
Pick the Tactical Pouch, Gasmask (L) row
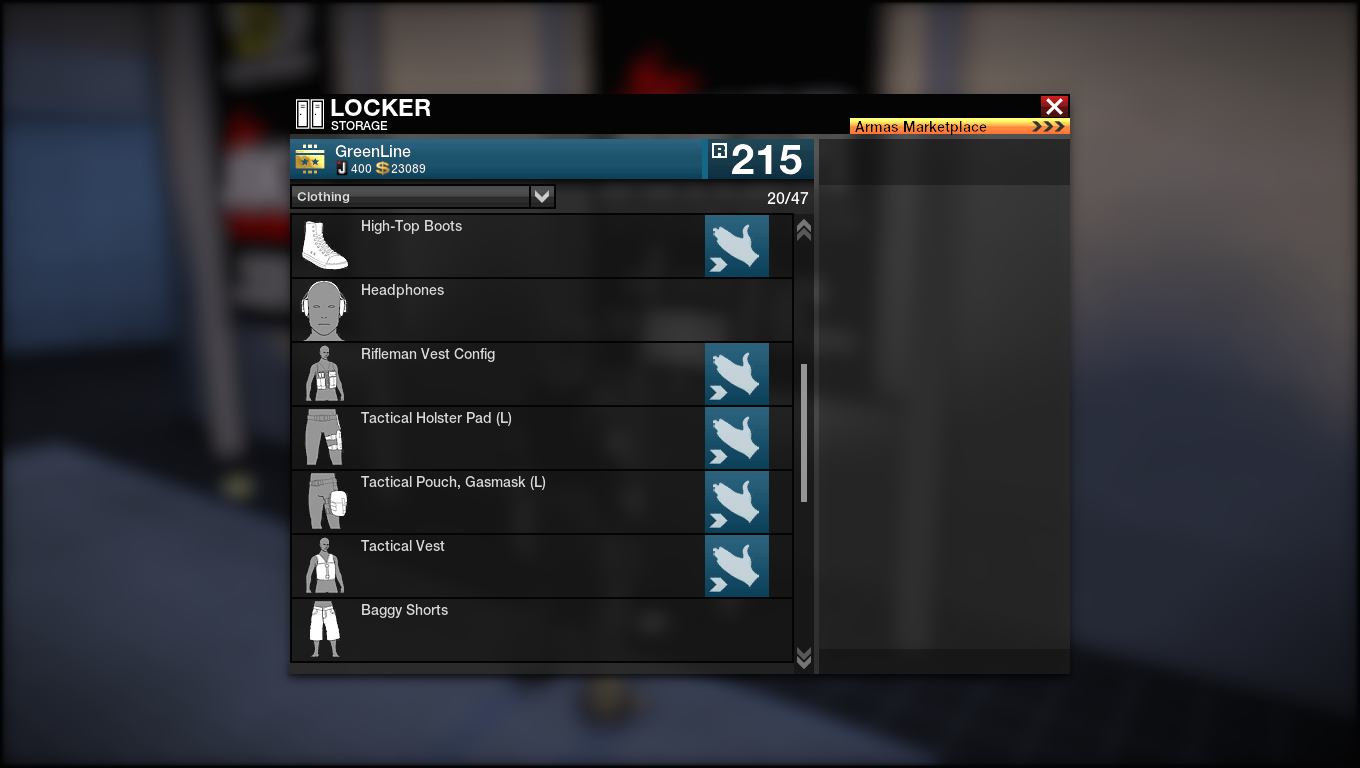(500, 502)
